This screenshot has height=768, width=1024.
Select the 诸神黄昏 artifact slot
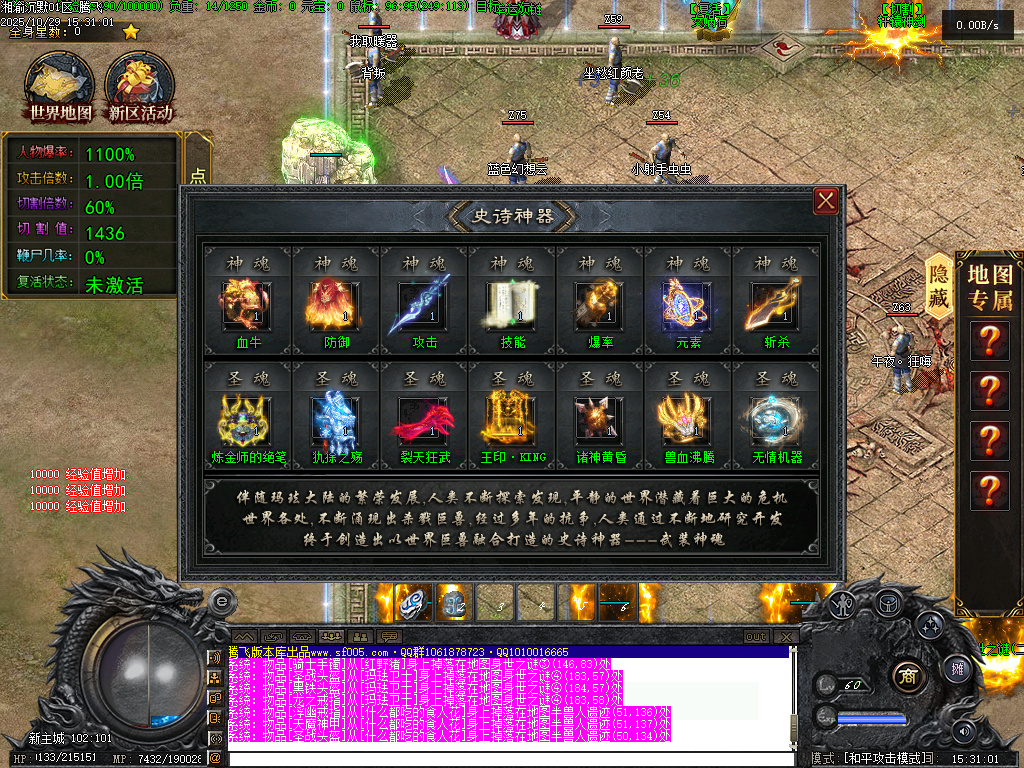tap(599, 422)
